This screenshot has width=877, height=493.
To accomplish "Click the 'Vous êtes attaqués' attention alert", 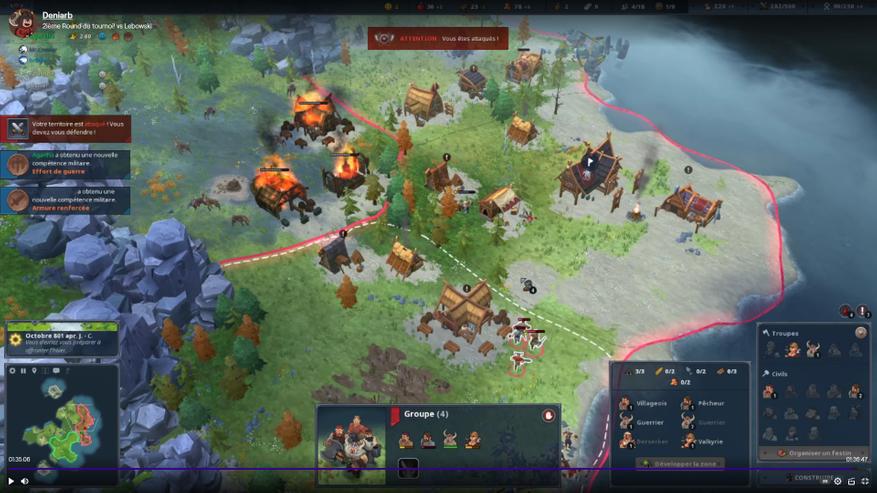I will (x=438, y=39).
